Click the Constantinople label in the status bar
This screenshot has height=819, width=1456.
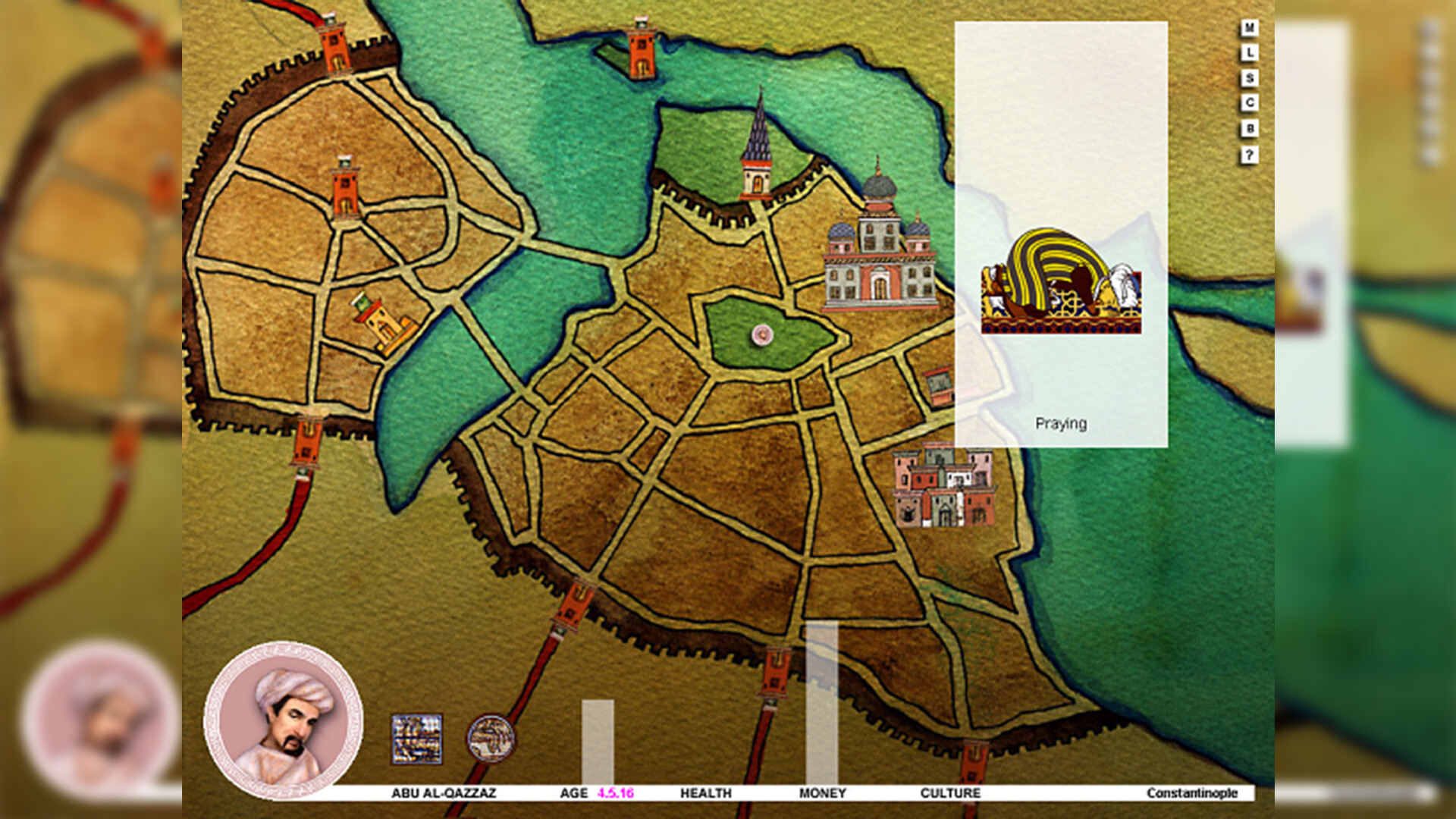(x=1191, y=793)
